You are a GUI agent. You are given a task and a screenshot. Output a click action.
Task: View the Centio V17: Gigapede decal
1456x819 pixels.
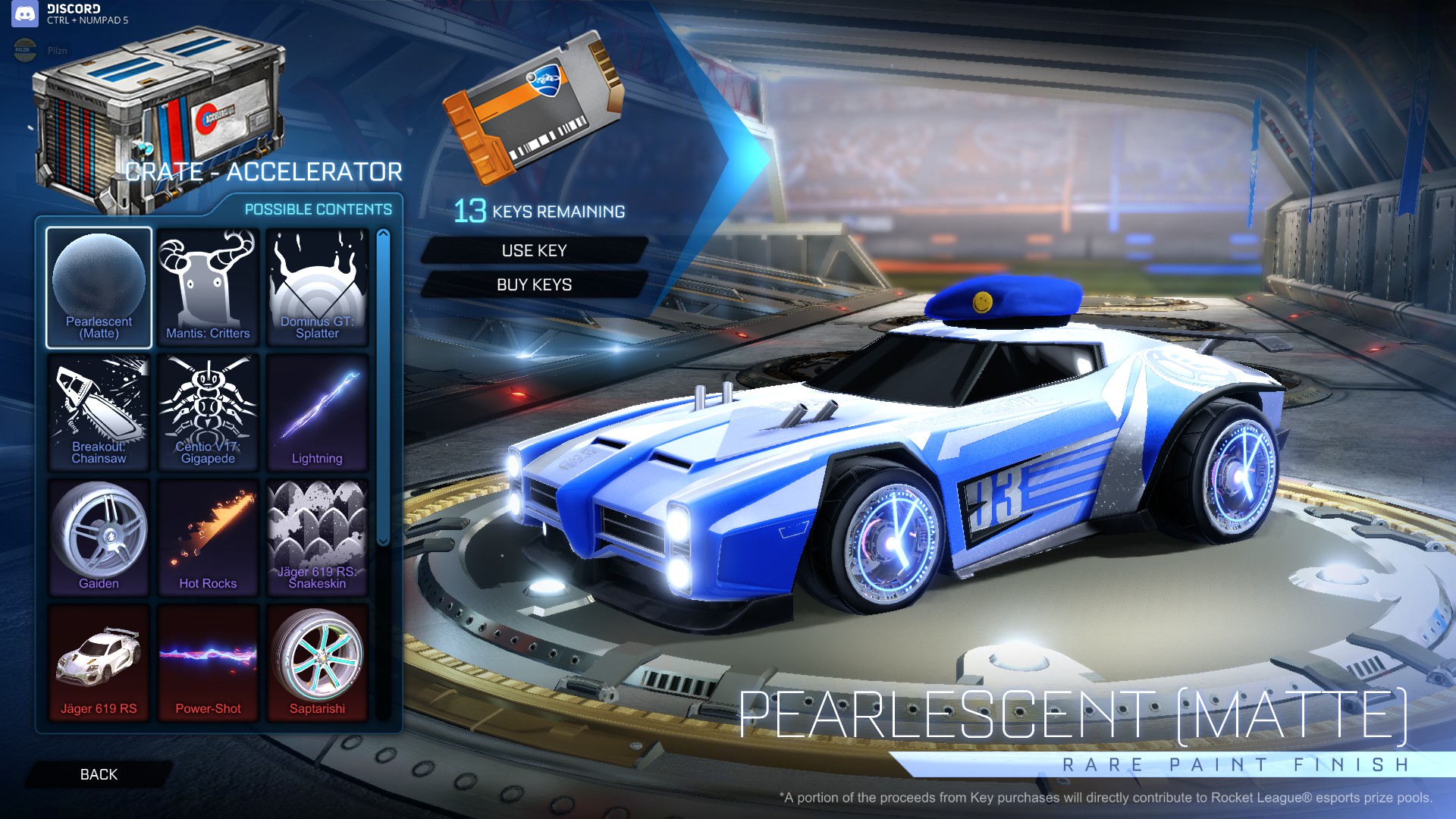(208, 413)
